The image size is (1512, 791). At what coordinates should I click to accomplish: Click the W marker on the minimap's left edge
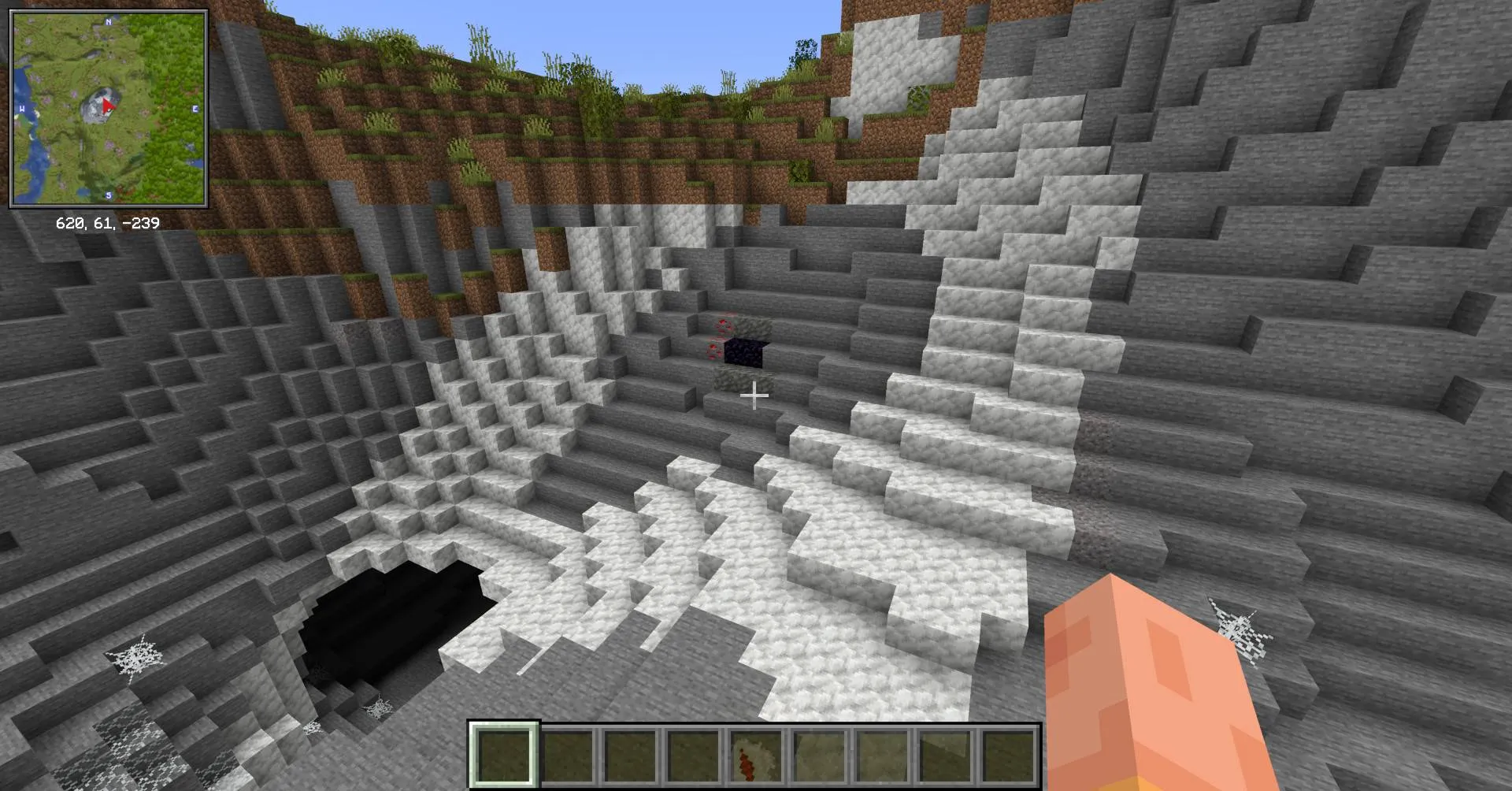[x=20, y=107]
